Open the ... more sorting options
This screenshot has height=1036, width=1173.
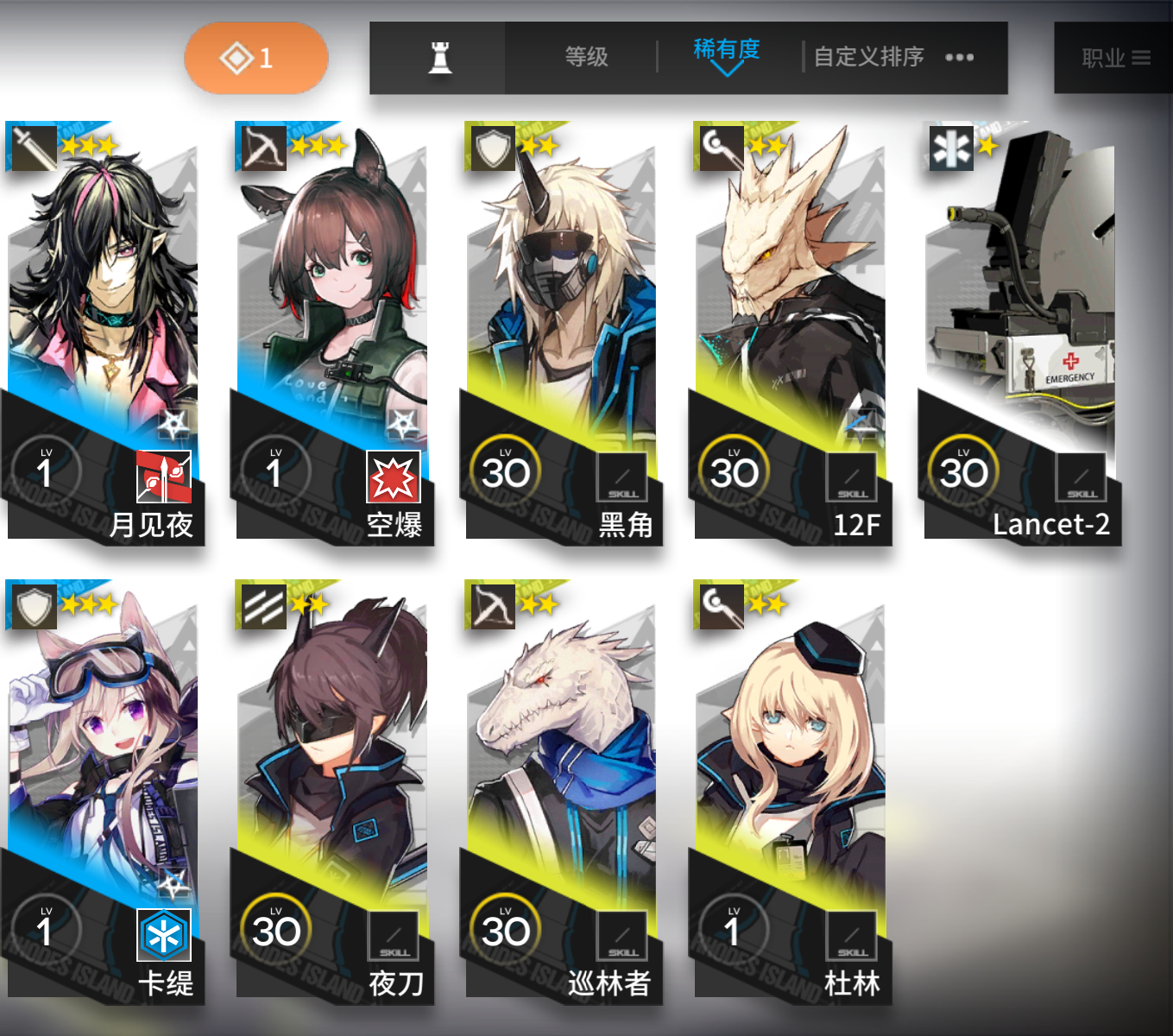(960, 57)
